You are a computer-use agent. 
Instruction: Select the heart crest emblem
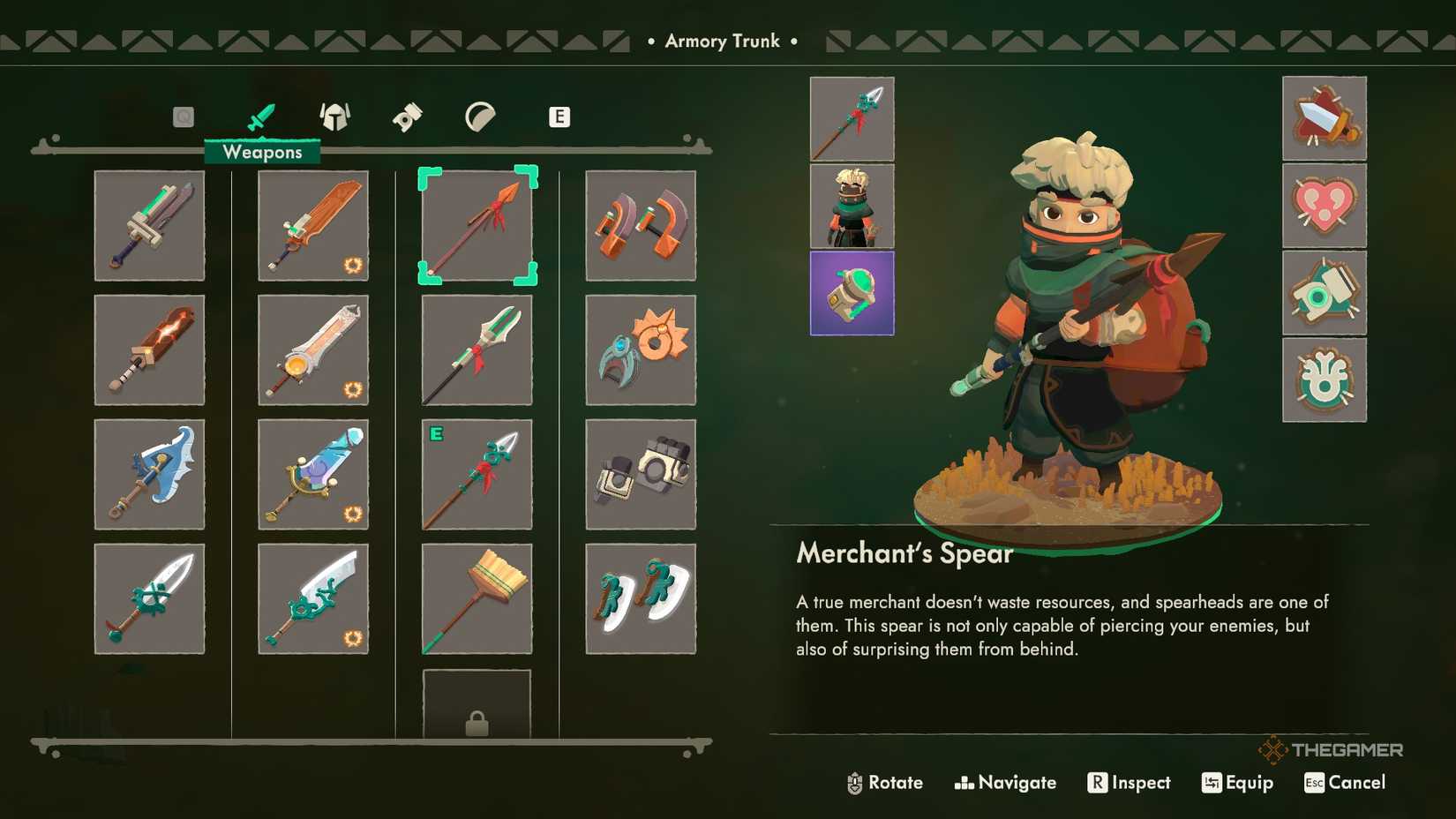[x=1325, y=206]
